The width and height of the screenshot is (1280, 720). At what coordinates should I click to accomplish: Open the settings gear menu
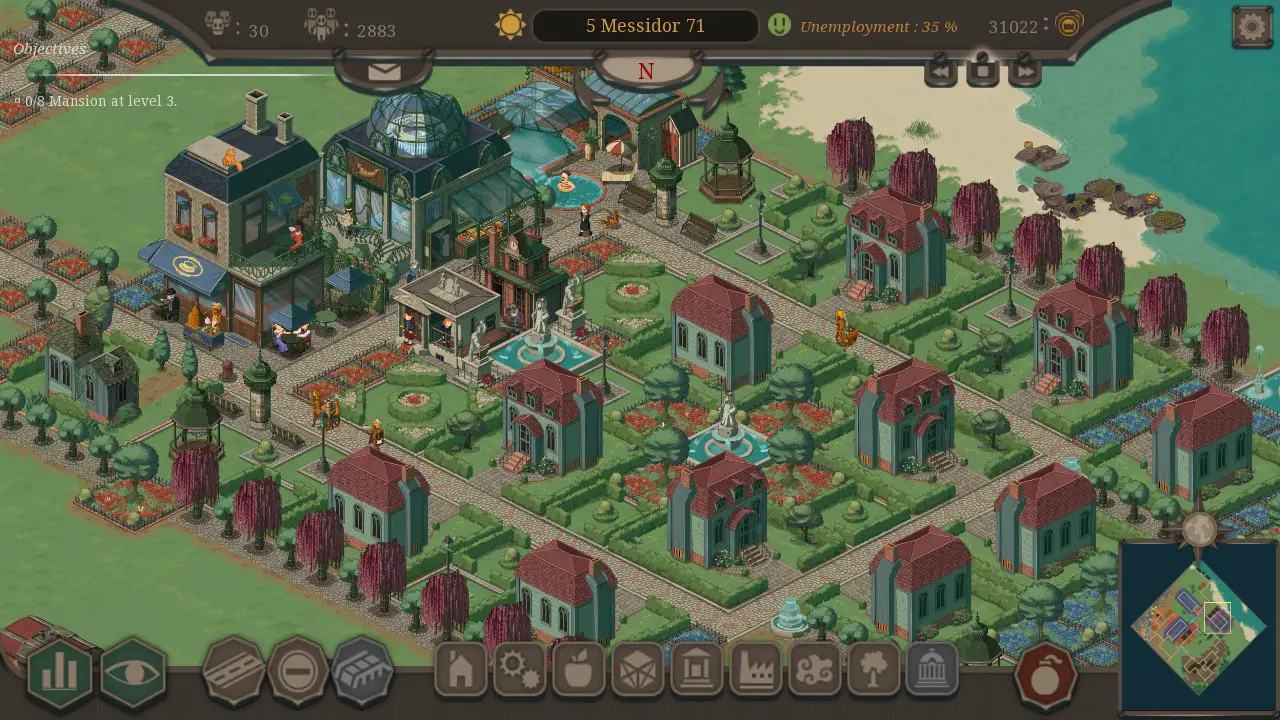click(1250, 25)
